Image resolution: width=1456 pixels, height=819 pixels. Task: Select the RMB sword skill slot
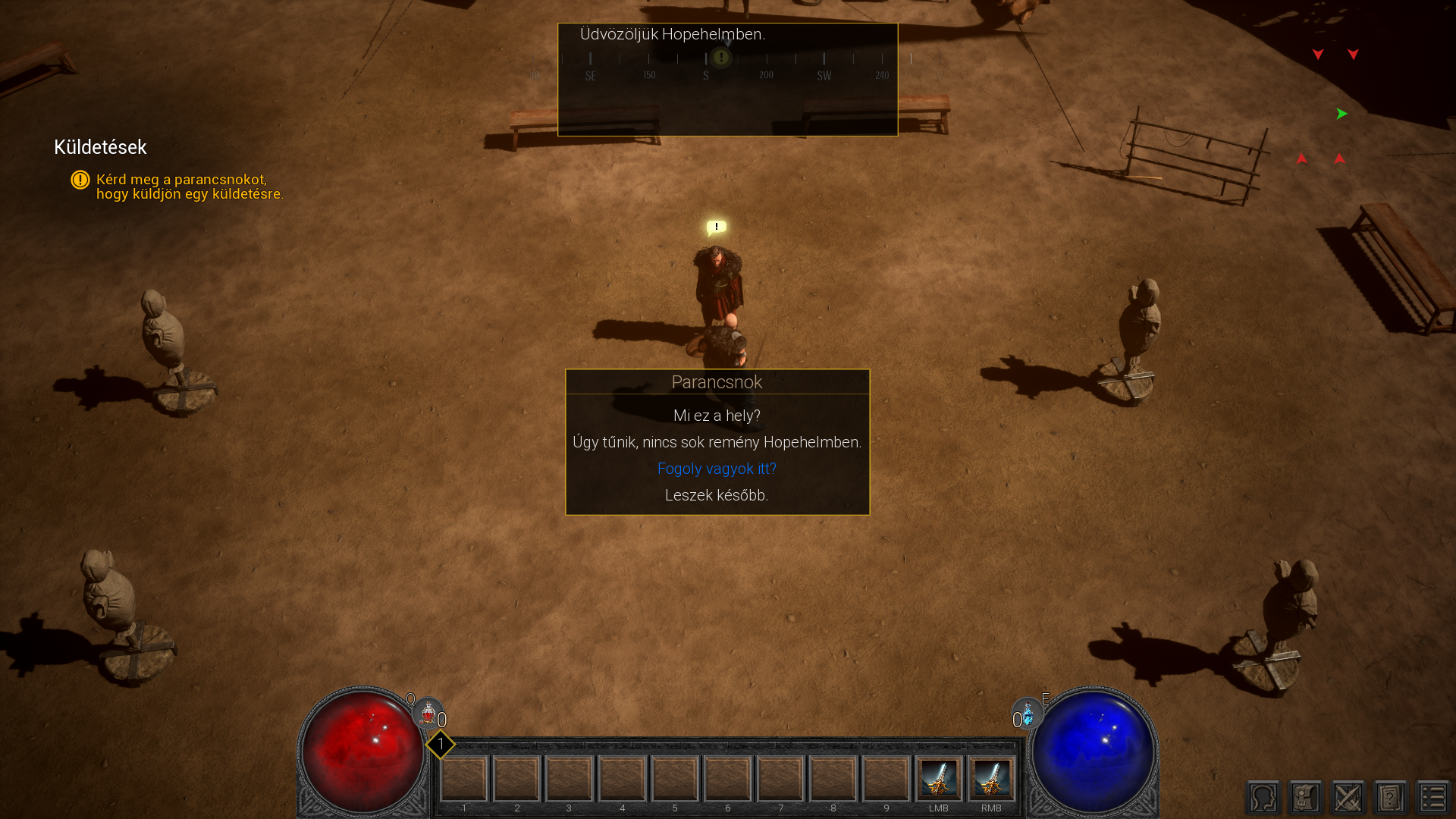[991, 778]
